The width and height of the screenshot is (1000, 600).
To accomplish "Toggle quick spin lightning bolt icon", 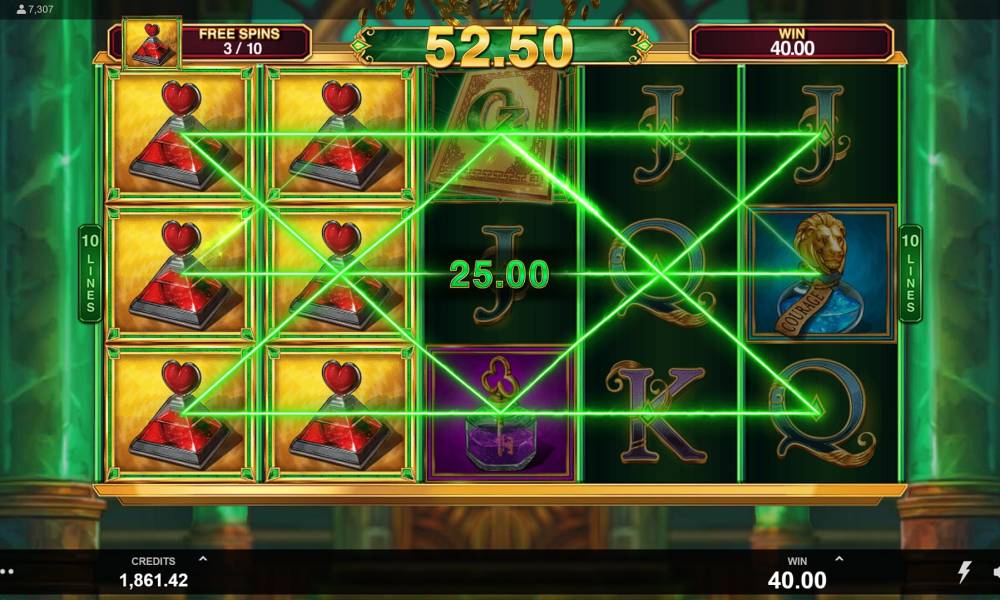I will click(965, 572).
